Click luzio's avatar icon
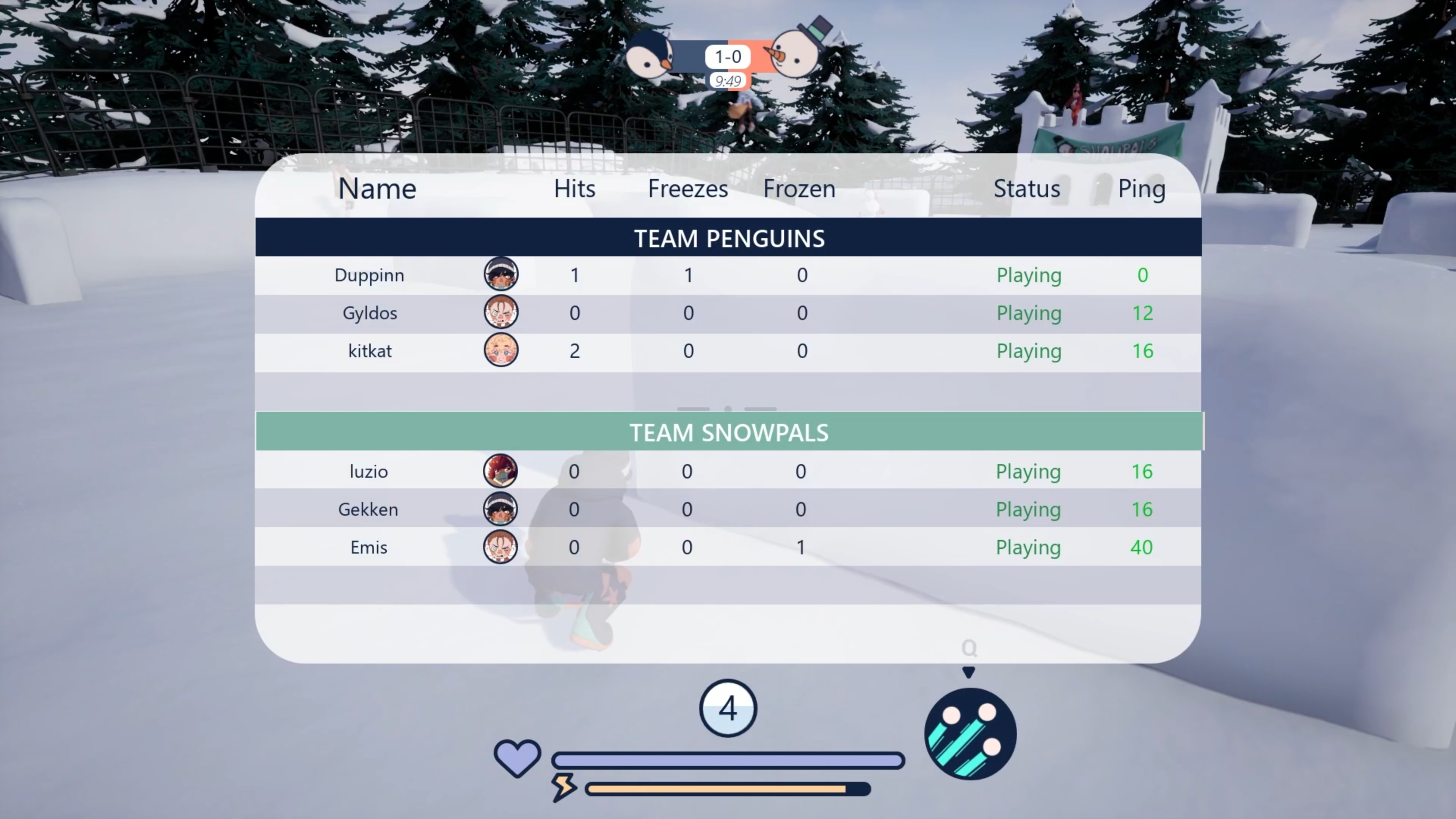This screenshot has height=819, width=1456. tap(500, 471)
